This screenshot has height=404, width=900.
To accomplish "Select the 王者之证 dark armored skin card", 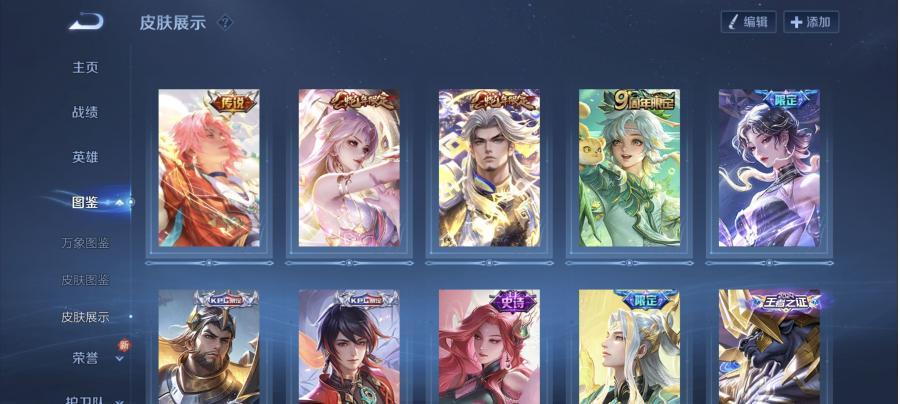I will (769, 346).
